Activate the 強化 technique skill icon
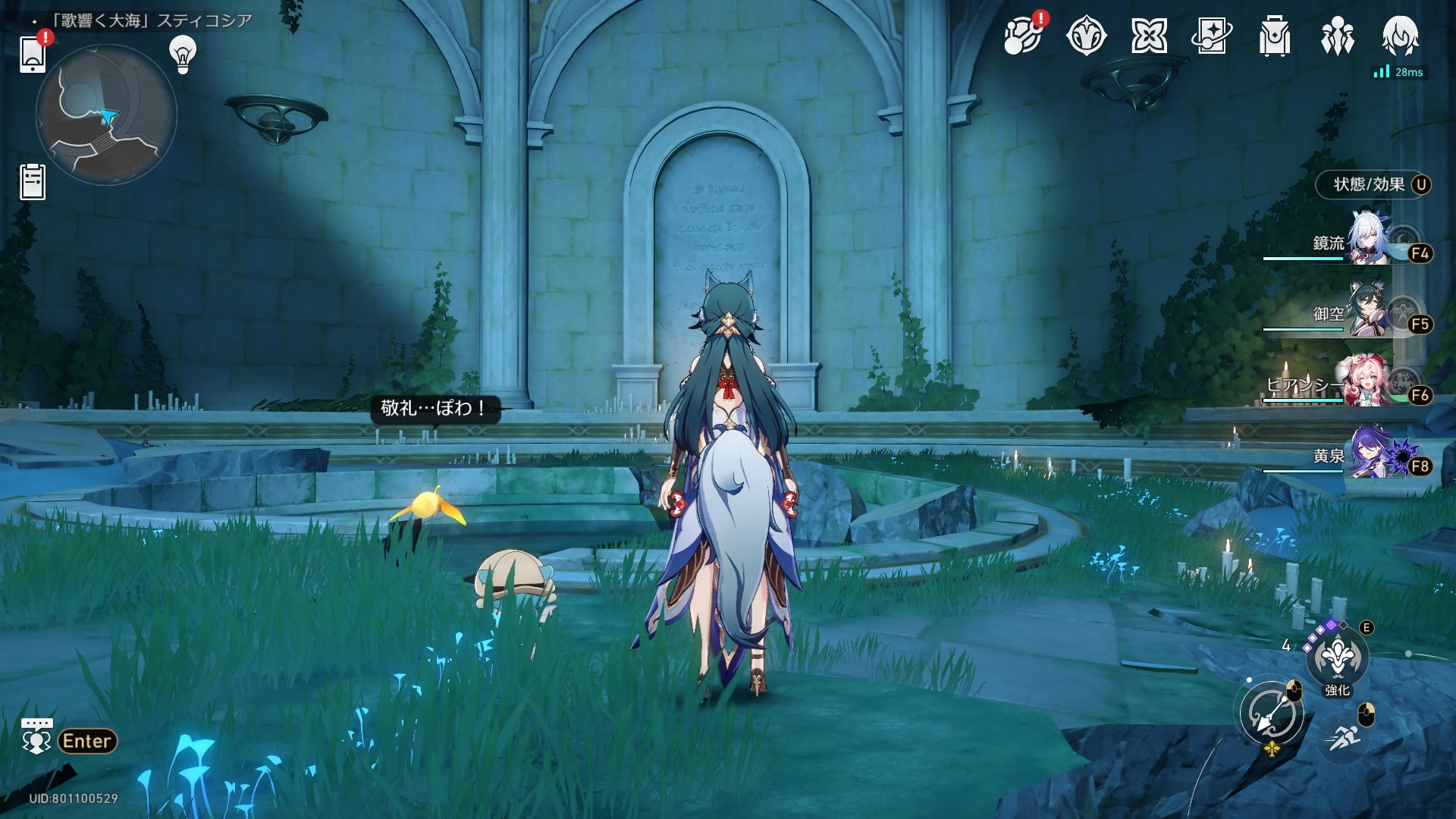Image resolution: width=1456 pixels, height=819 pixels. click(x=1337, y=657)
